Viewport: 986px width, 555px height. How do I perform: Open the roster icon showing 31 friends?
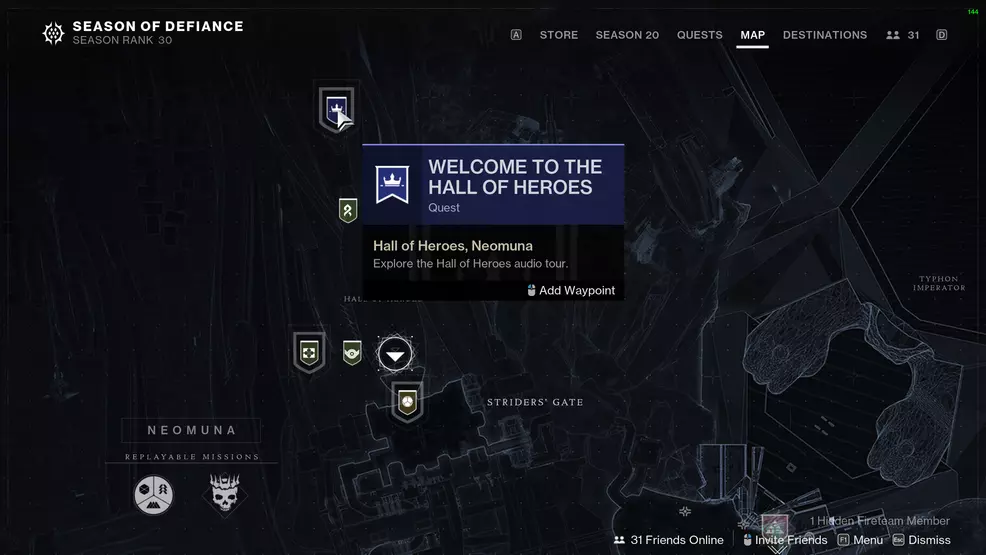902,35
